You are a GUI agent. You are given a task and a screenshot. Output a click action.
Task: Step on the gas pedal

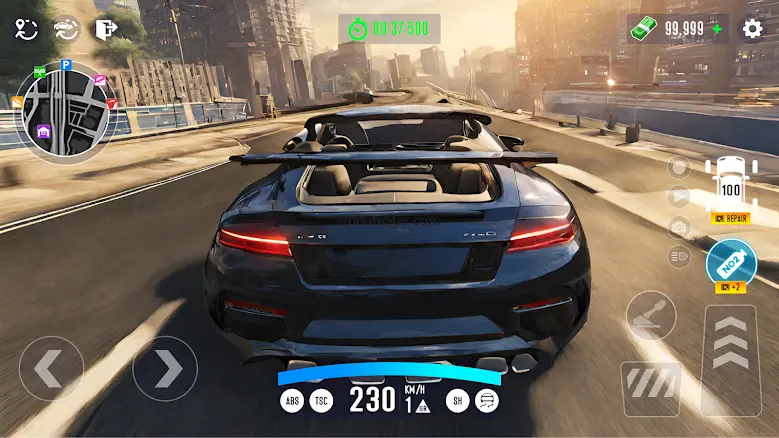(731, 358)
